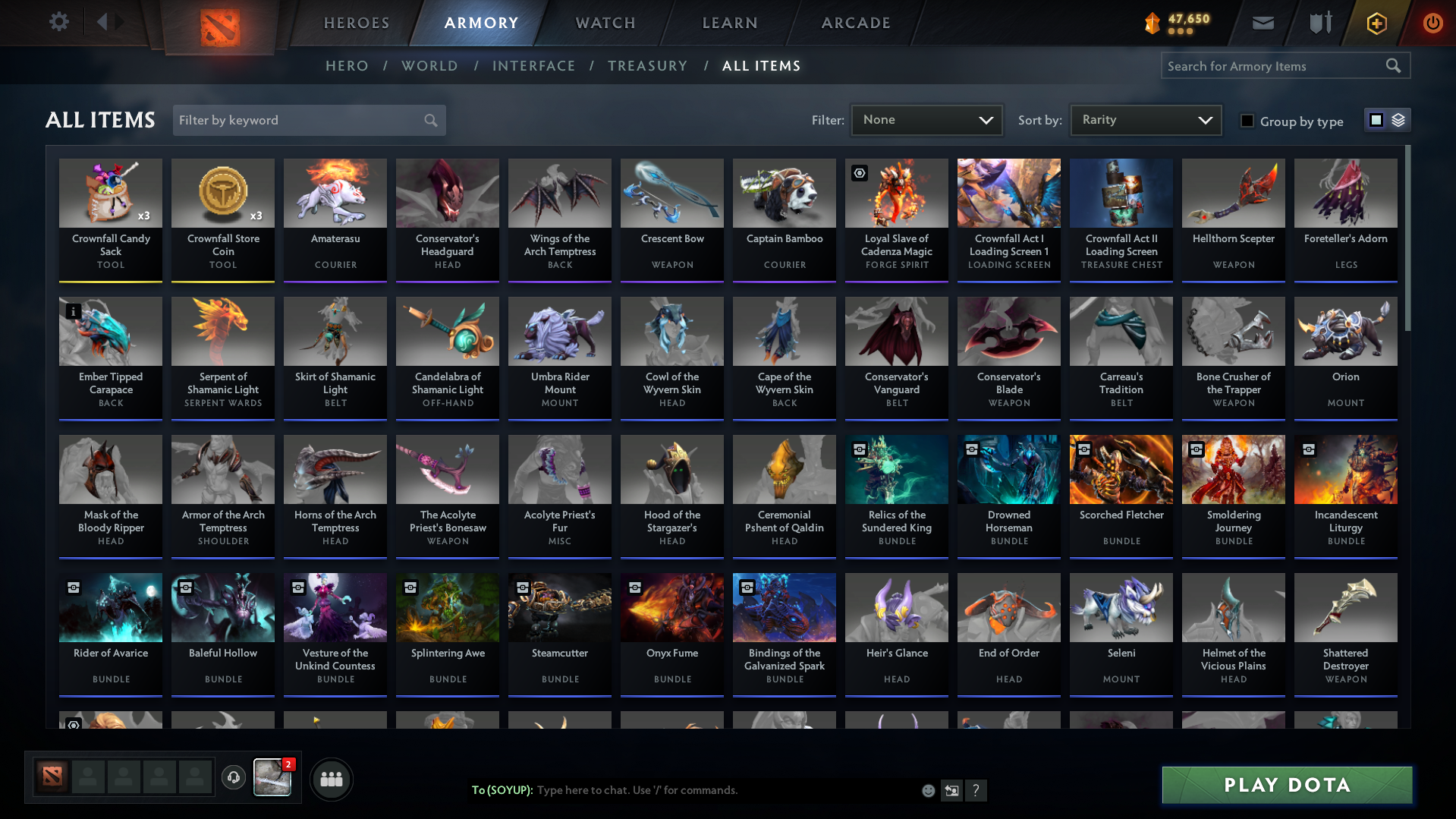Screen dimensions: 1456x819
Task: Open the TREASURY section
Action: [x=647, y=66]
